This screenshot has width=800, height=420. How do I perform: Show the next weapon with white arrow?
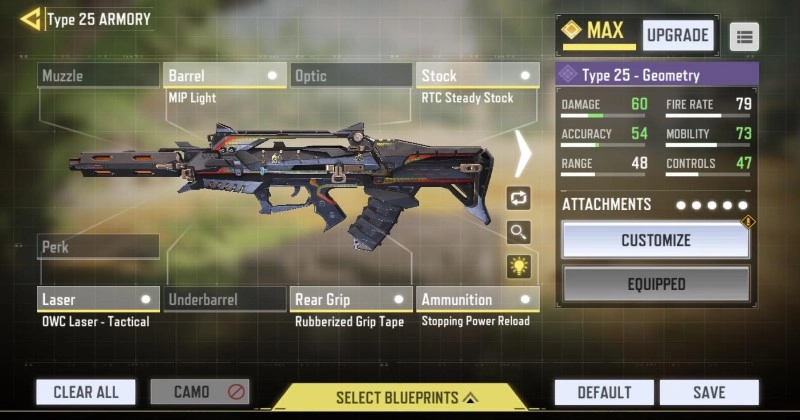pos(523,154)
